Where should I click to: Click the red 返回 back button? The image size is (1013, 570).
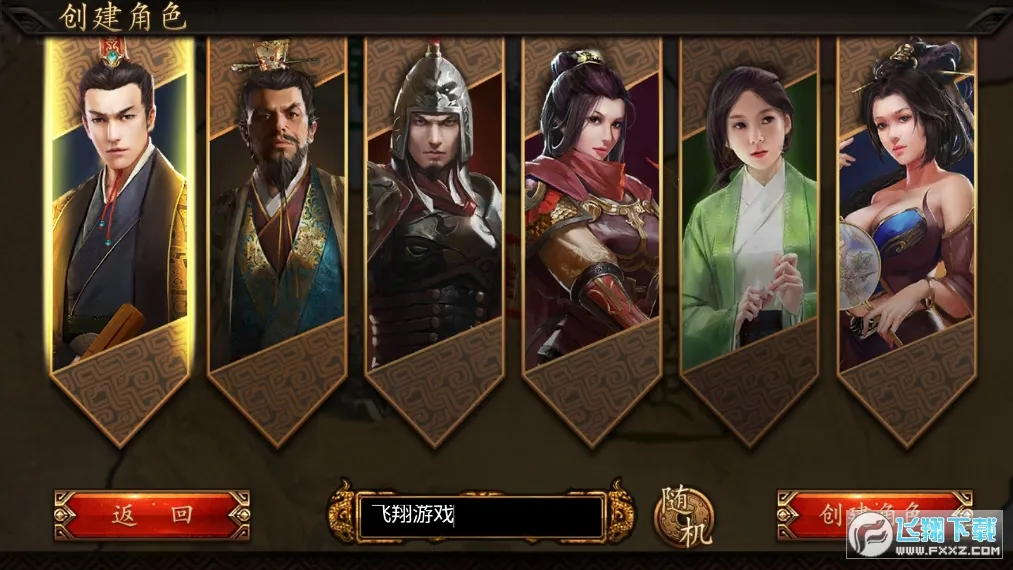click(x=152, y=515)
